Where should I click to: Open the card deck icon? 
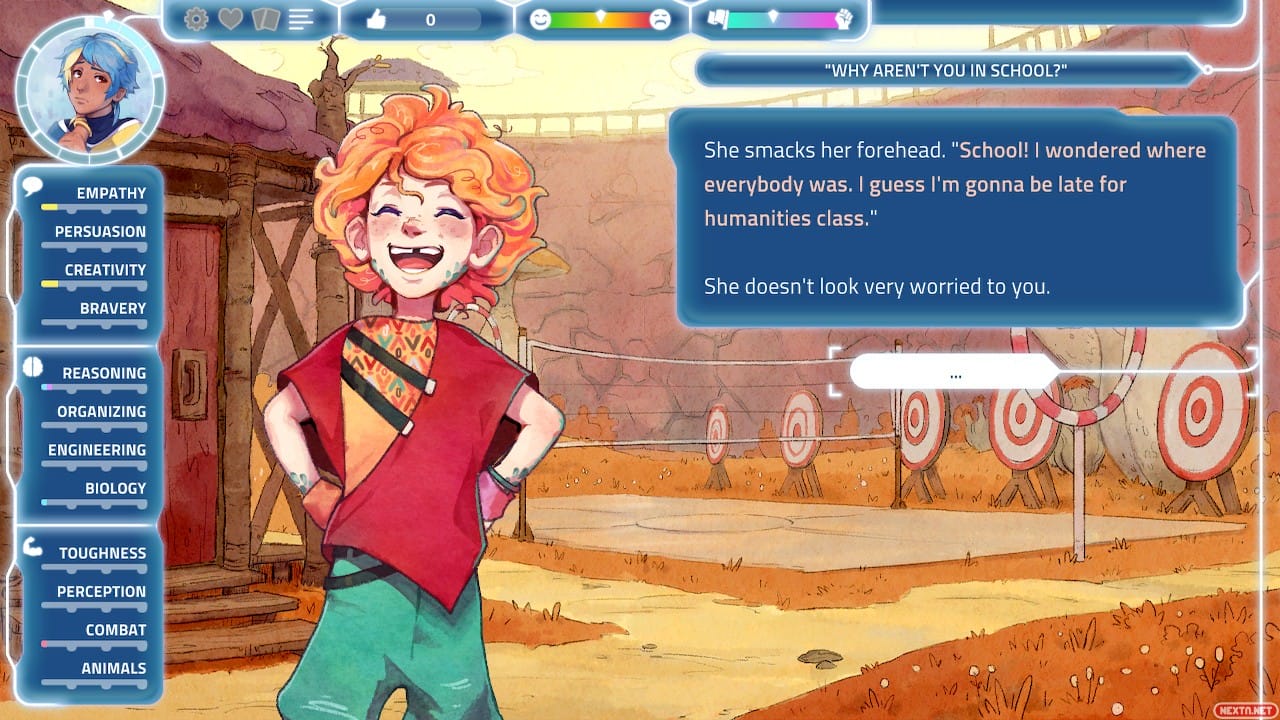tap(264, 19)
